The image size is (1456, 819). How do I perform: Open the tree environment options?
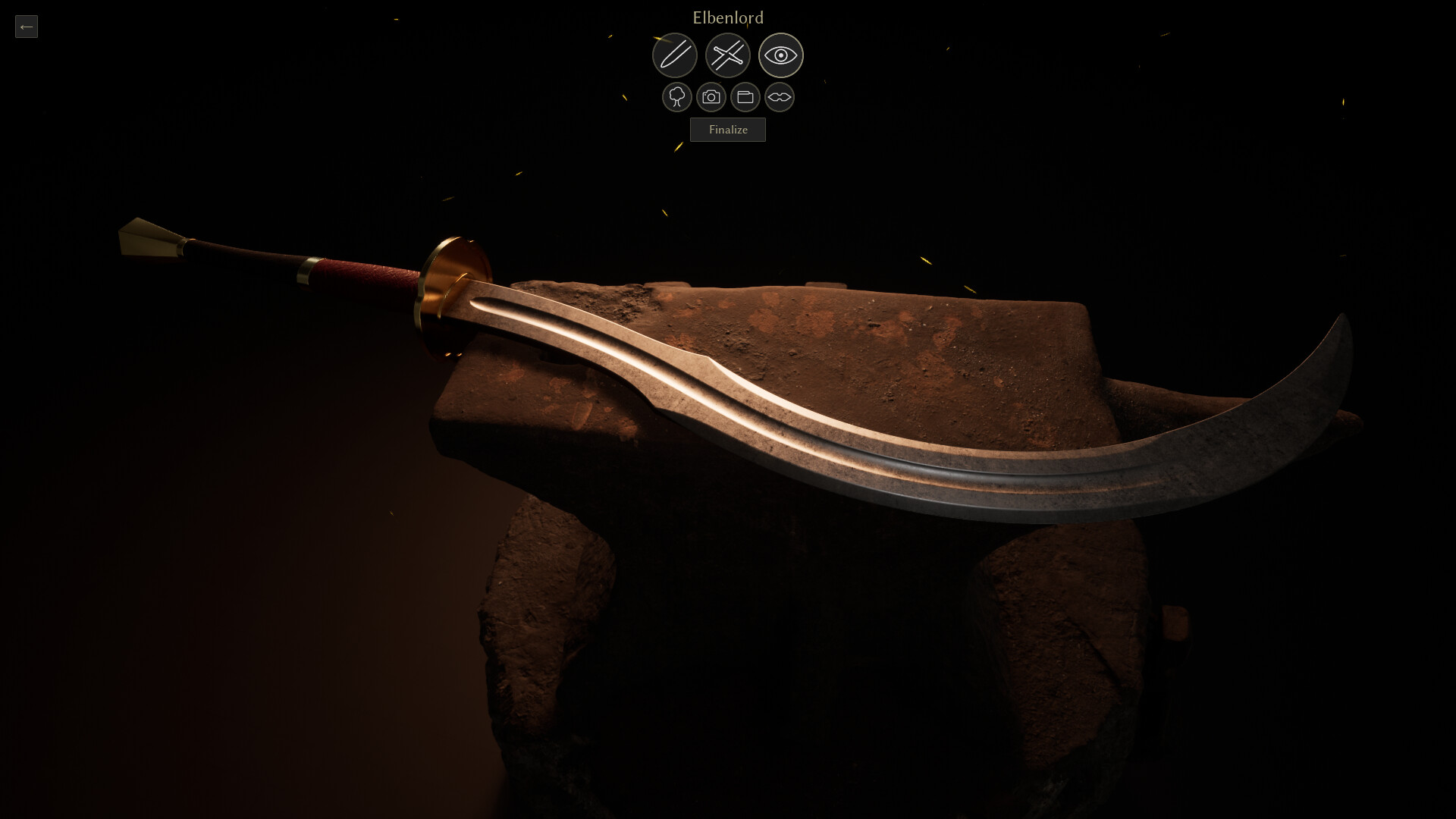pos(676,97)
